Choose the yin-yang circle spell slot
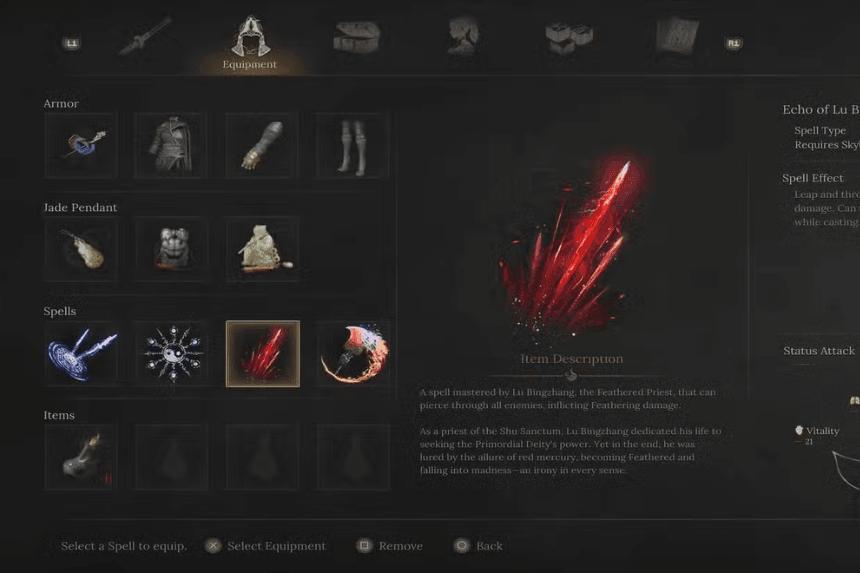The image size is (860, 573). coord(171,354)
